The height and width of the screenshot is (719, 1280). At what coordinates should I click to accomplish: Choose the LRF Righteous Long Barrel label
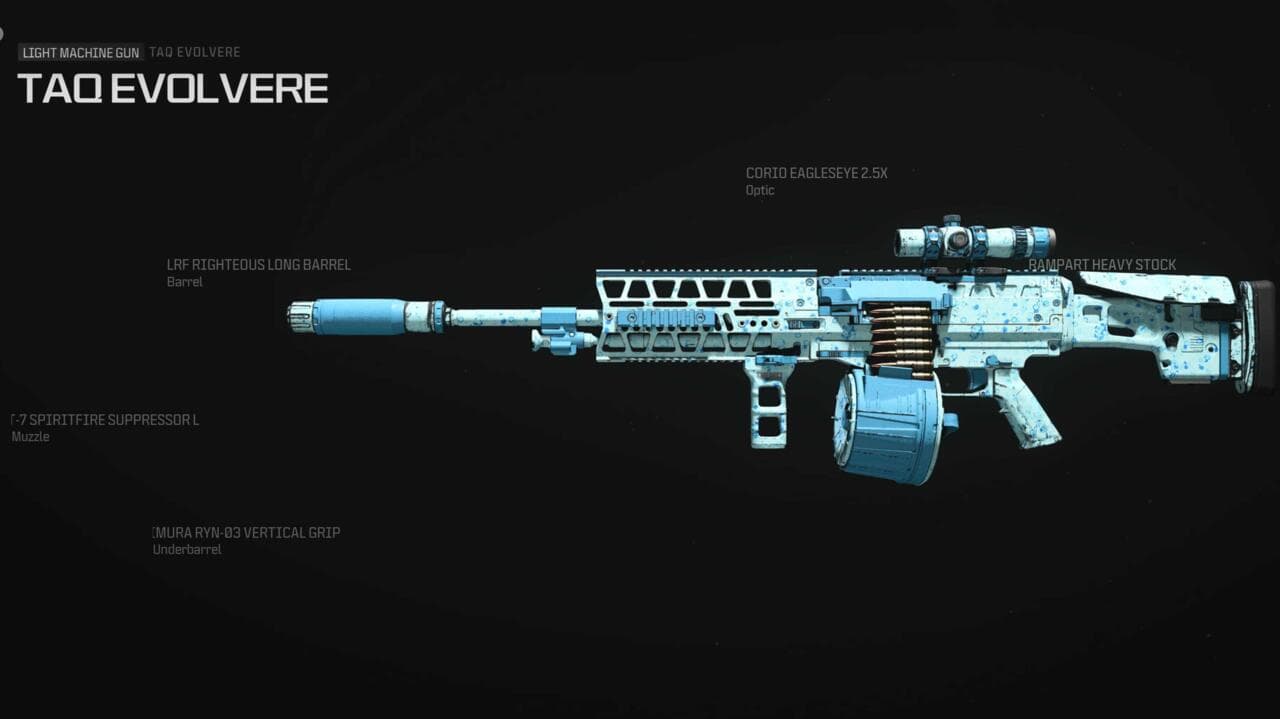pos(258,266)
